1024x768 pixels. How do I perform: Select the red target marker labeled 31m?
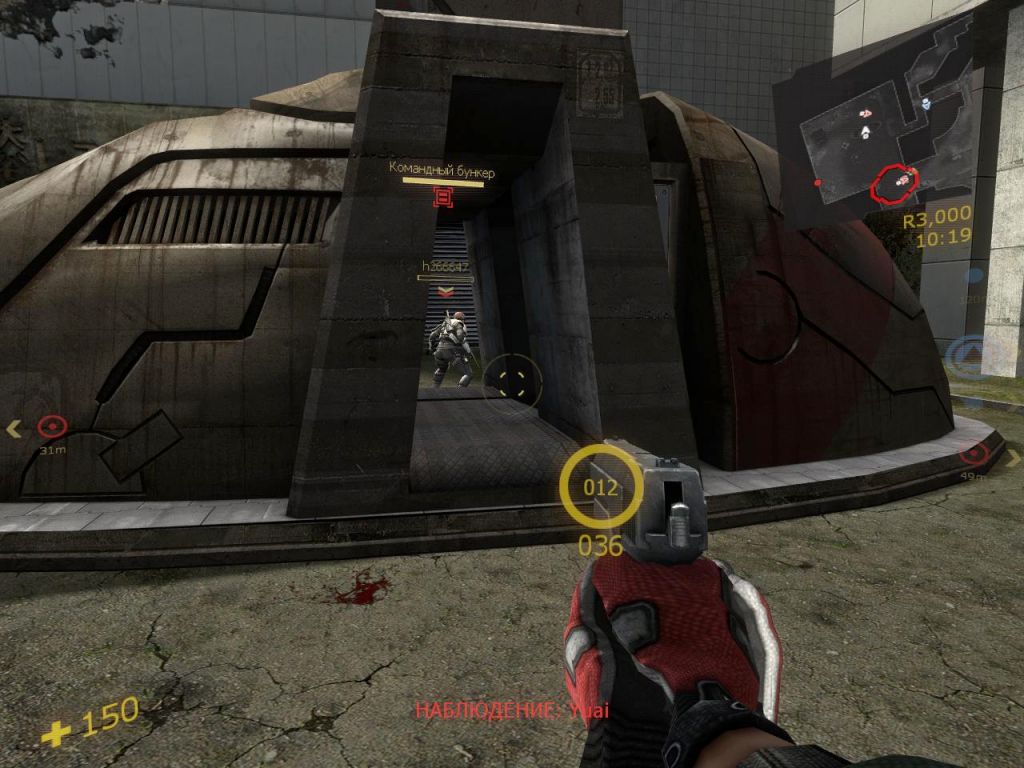(x=51, y=428)
